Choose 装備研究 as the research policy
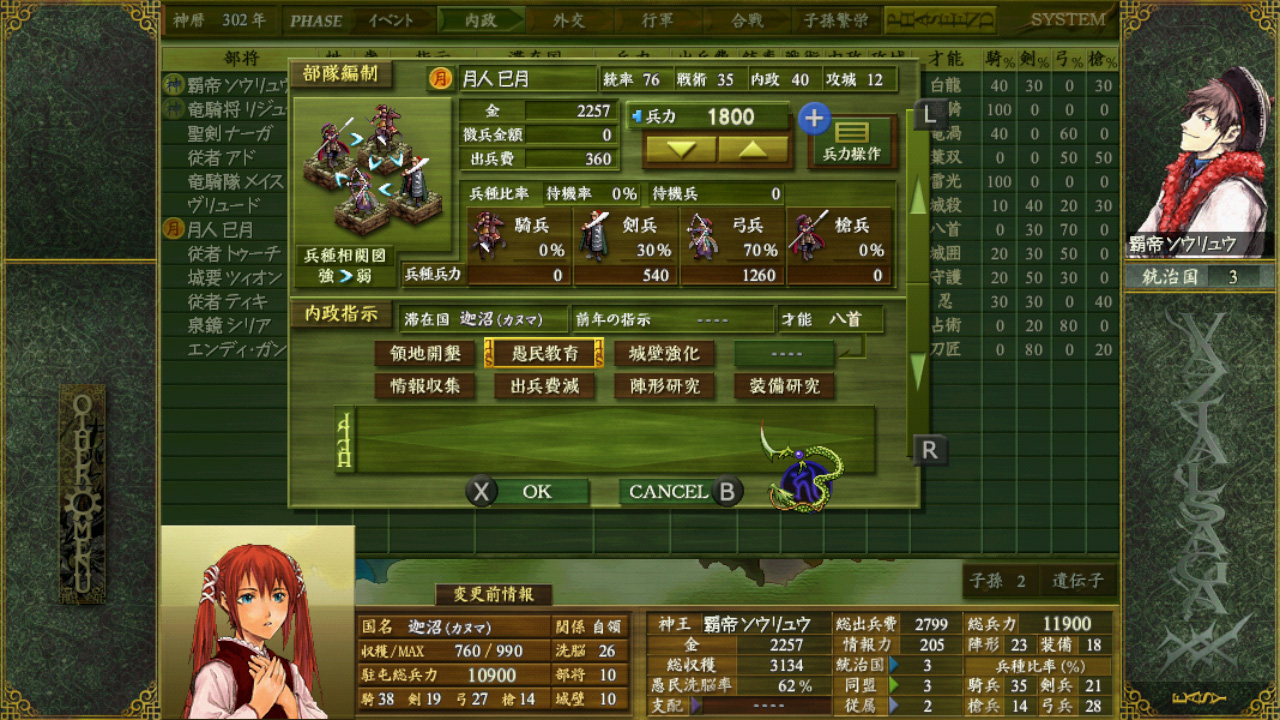Image resolution: width=1280 pixels, height=720 pixels. tap(786, 387)
